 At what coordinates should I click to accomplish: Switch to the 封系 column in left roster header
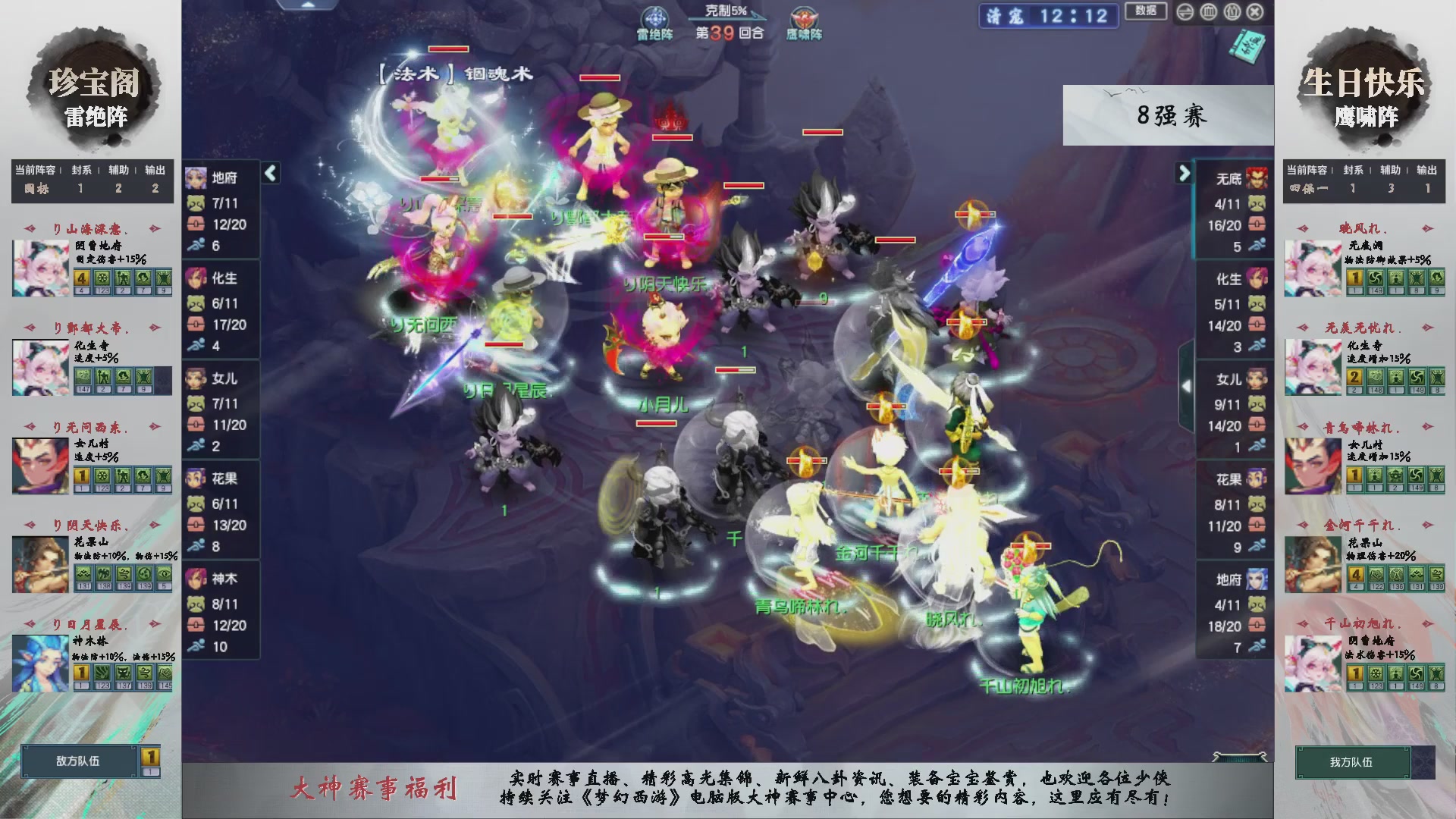point(80,170)
